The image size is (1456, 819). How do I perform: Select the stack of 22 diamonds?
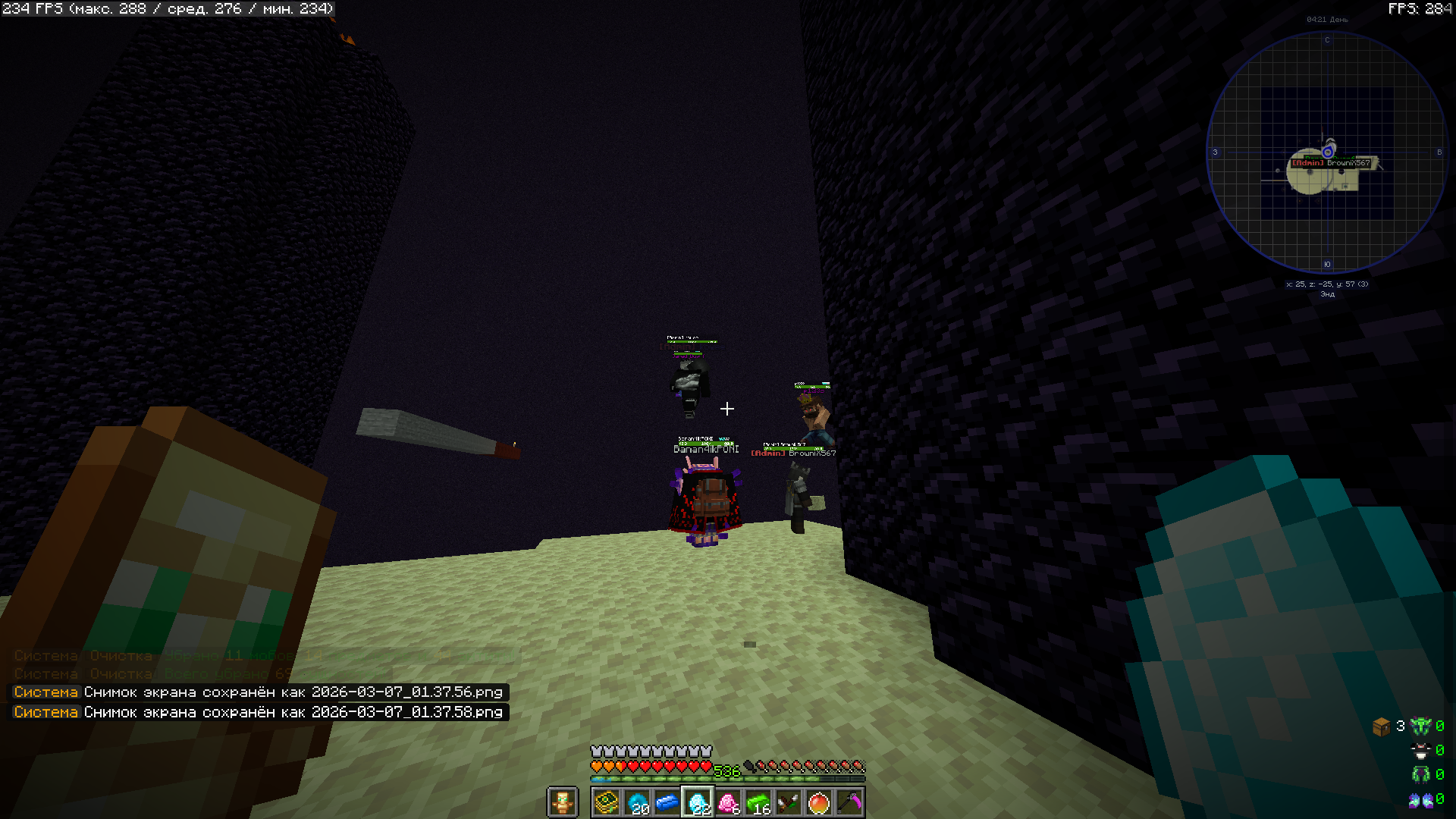698,802
